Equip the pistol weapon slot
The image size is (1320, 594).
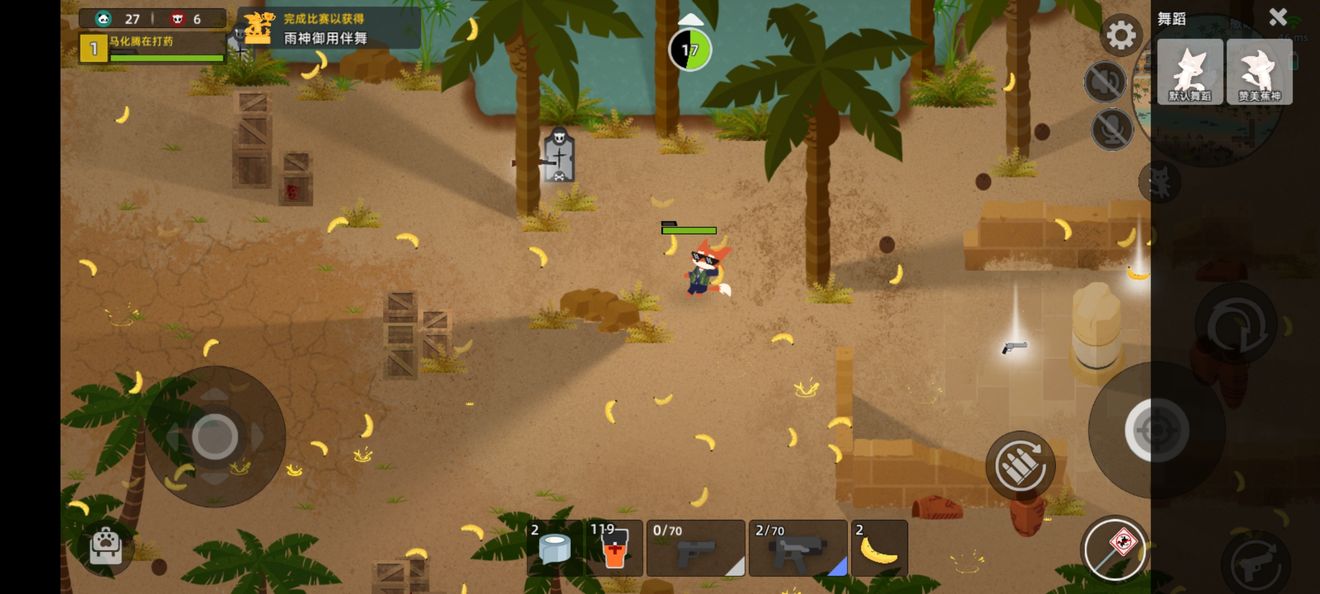click(696, 548)
